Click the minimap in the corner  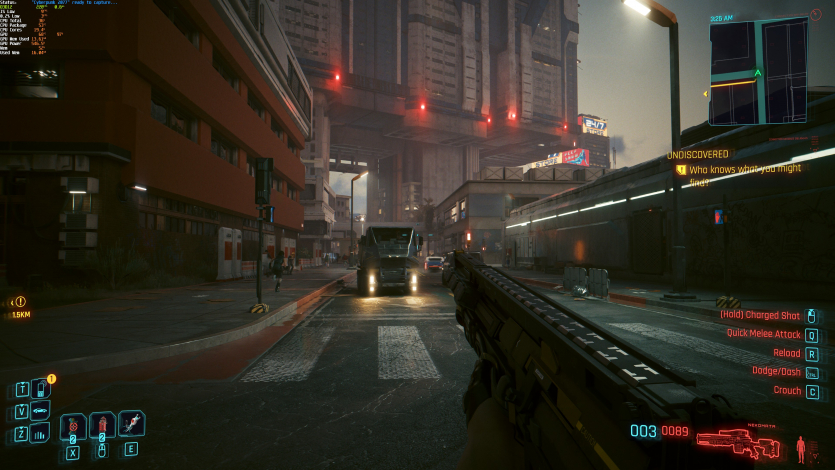[757, 70]
